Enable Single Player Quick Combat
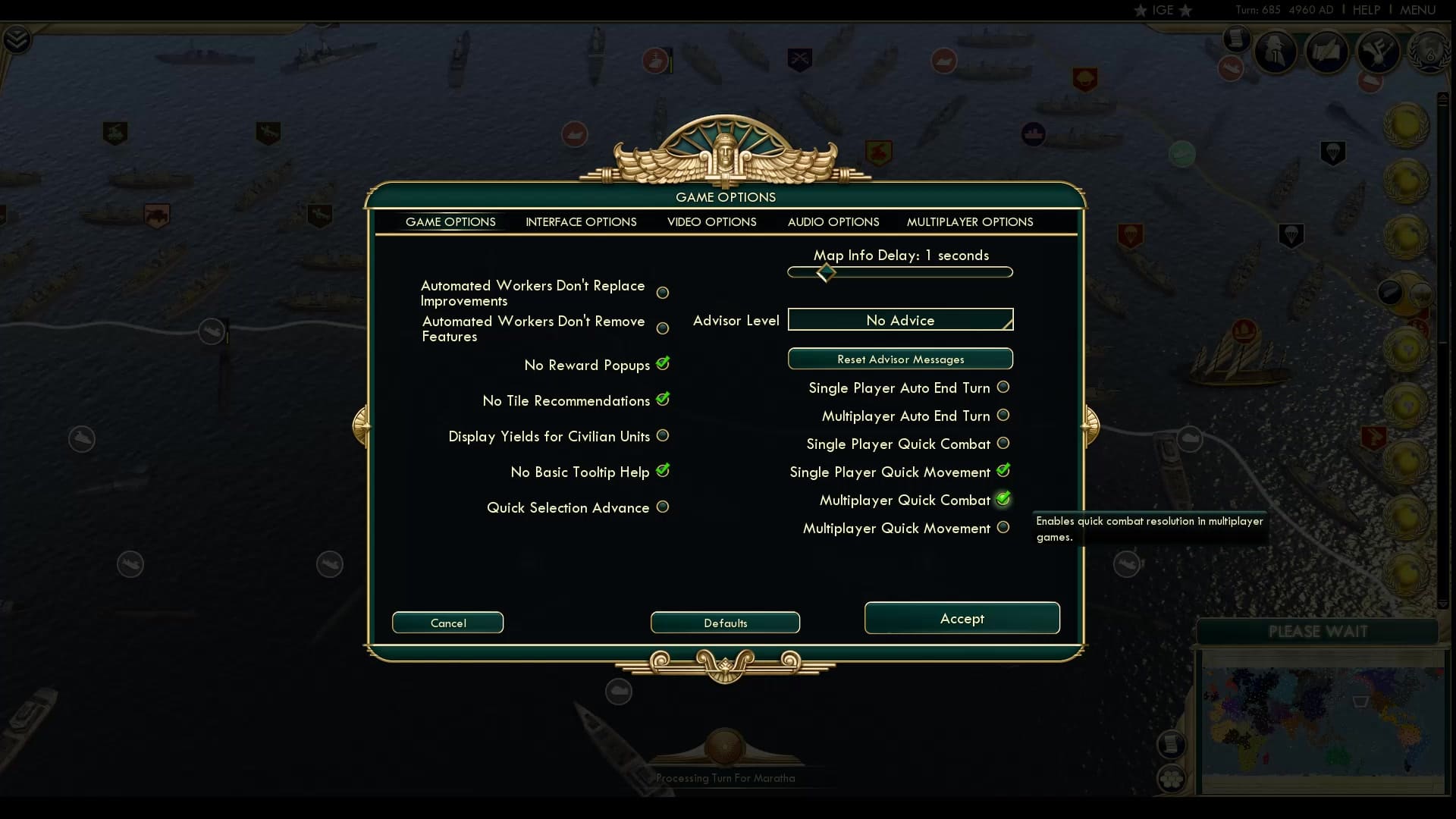 pyautogui.click(x=1003, y=443)
